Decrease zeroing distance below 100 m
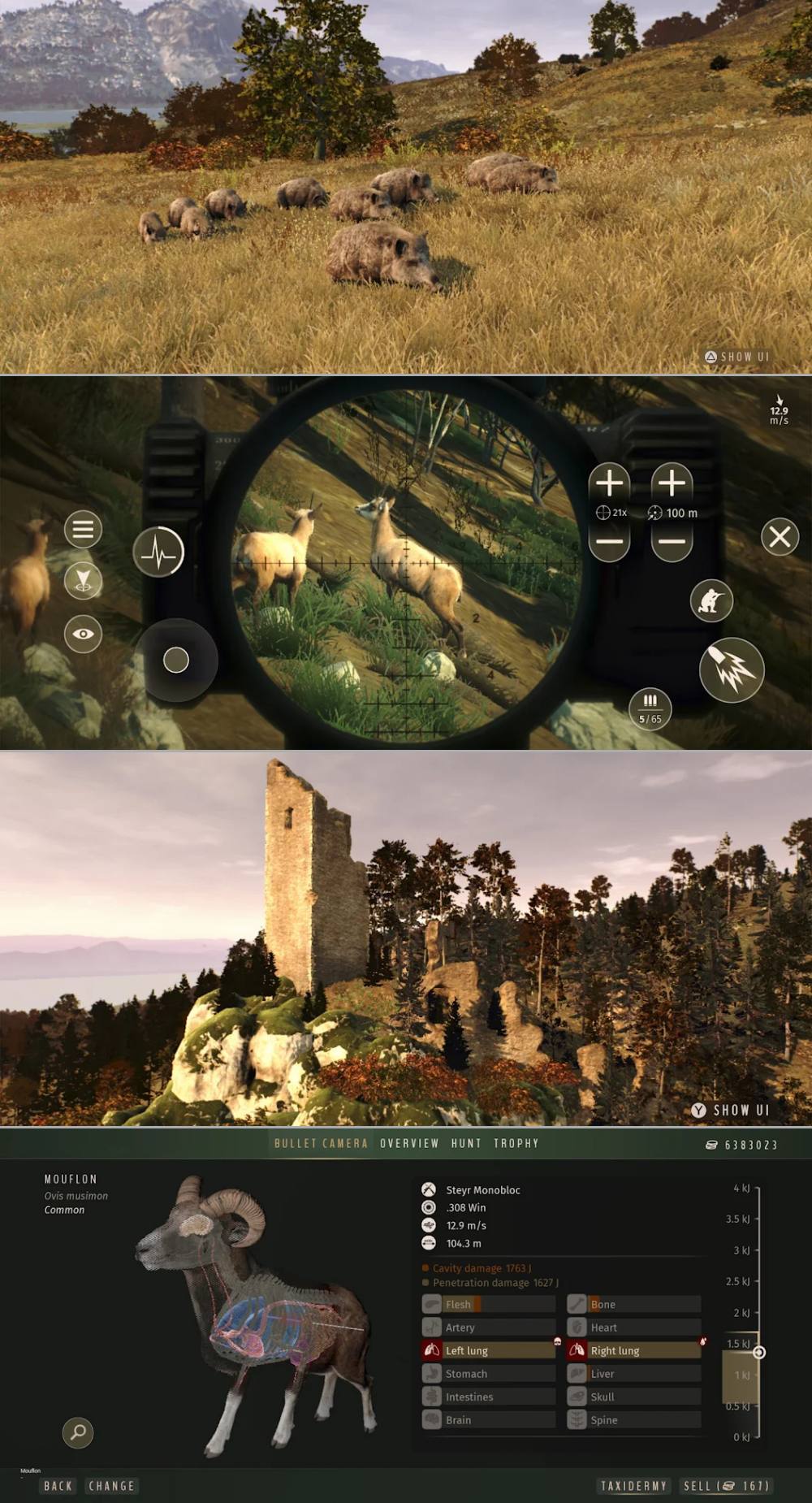 pyautogui.click(x=672, y=542)
